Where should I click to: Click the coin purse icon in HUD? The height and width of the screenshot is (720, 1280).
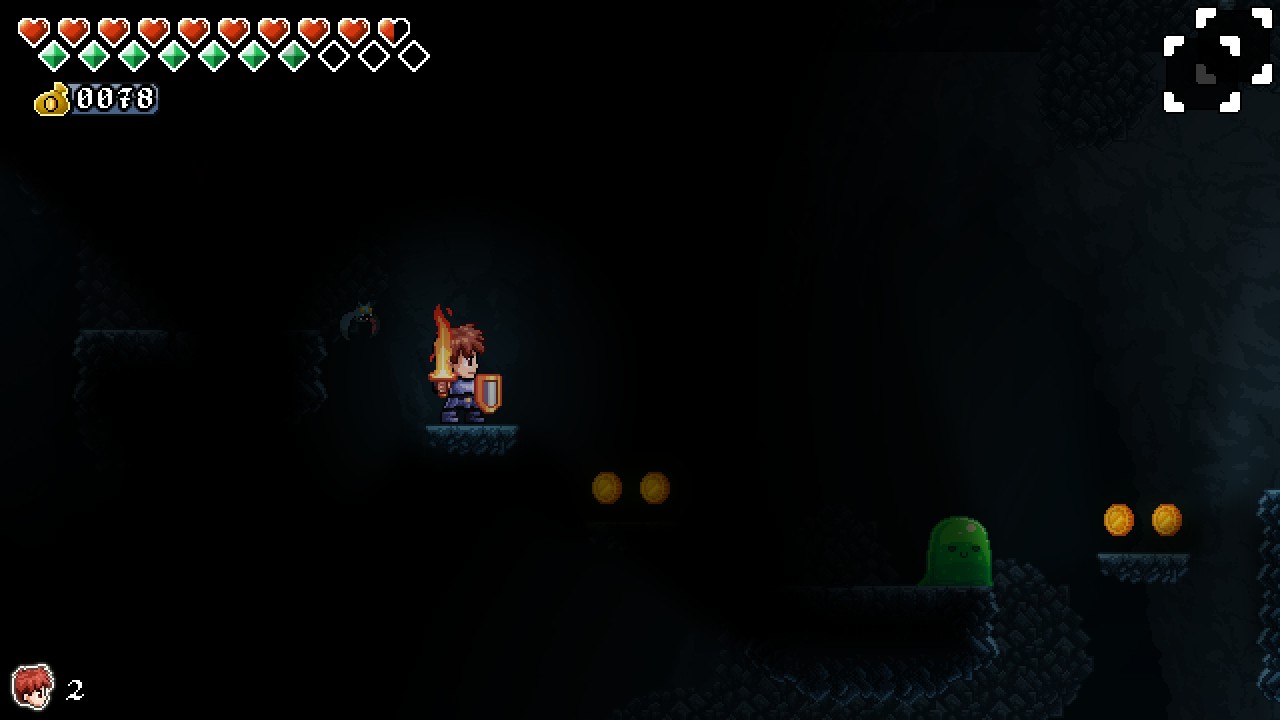pyautogui.click(x=52, y=100)
